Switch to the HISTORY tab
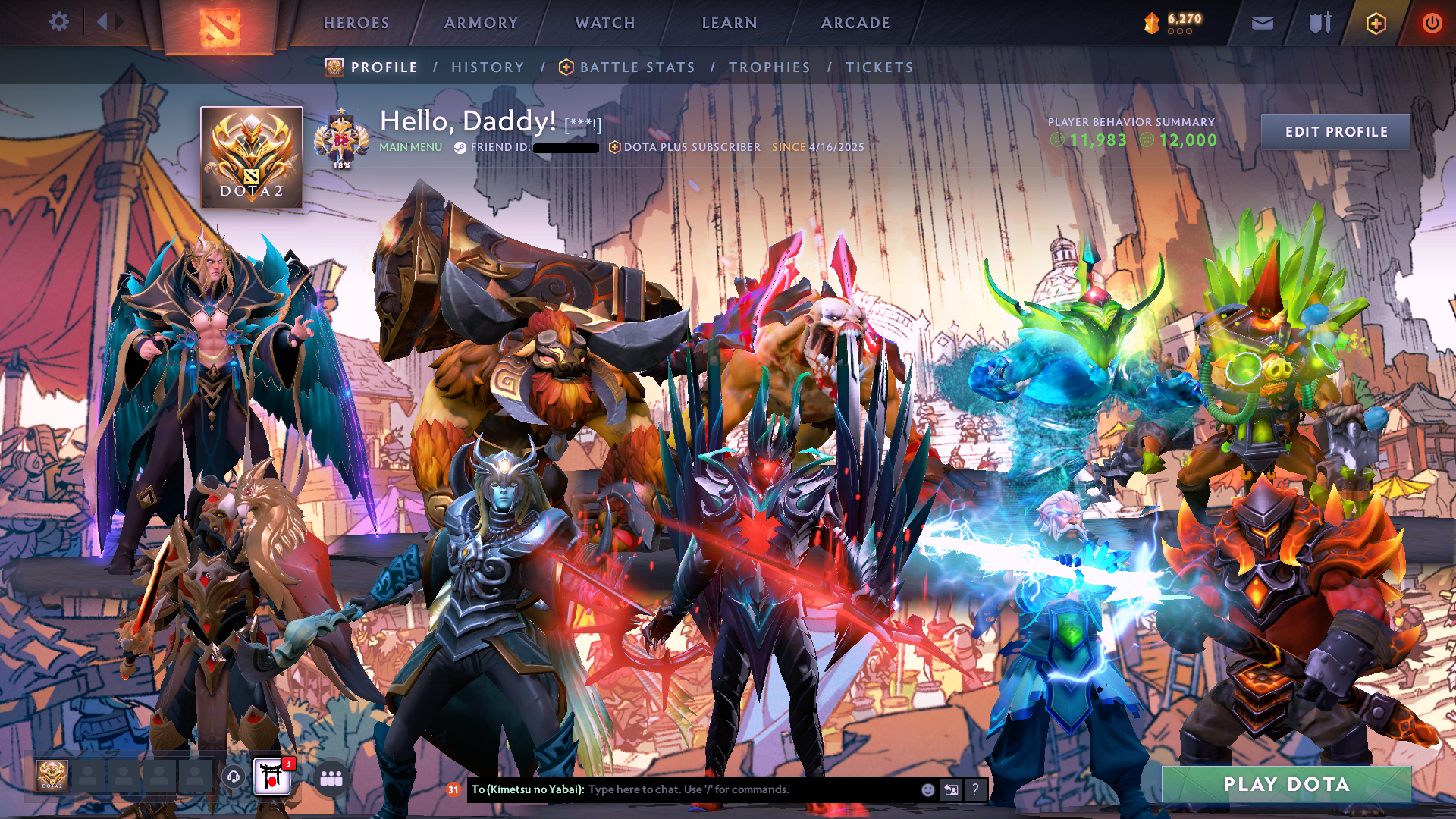1456x819 pixels. pos(487,67)
